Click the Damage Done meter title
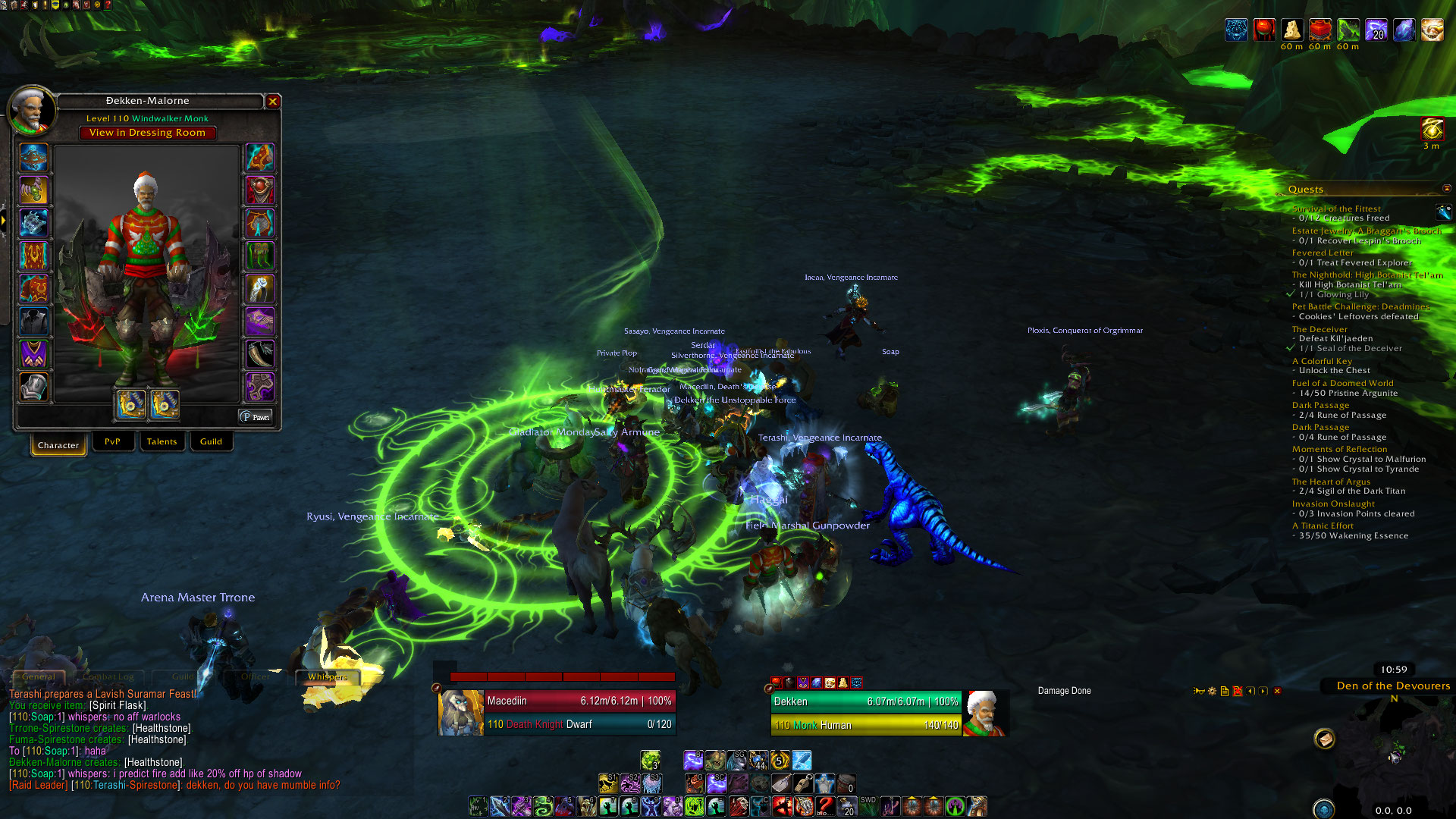This screenshot has width=1456, height=819. 1064,691
